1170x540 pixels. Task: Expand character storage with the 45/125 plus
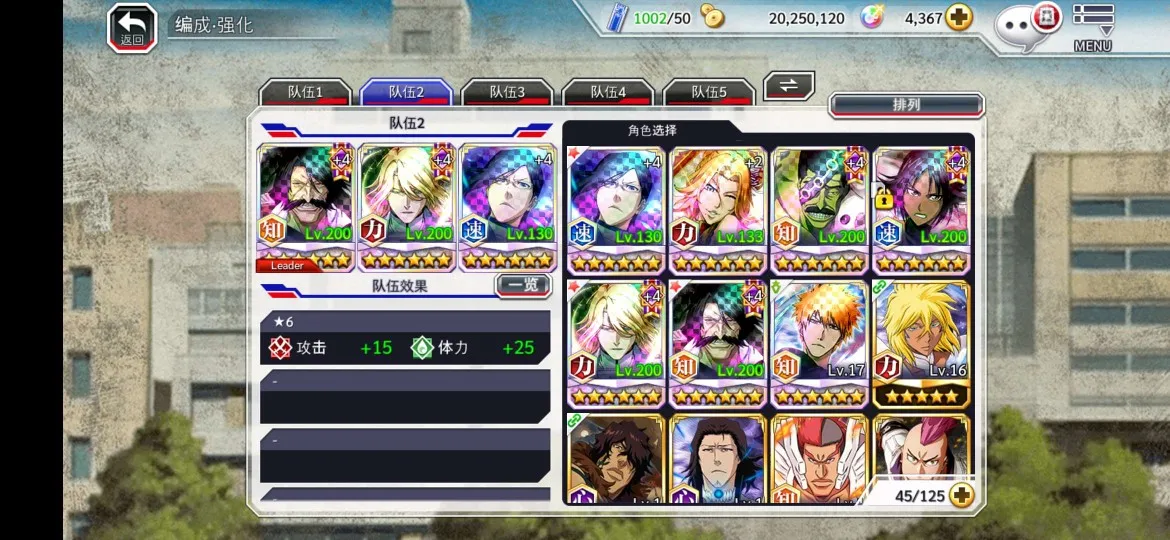point(962,495)
